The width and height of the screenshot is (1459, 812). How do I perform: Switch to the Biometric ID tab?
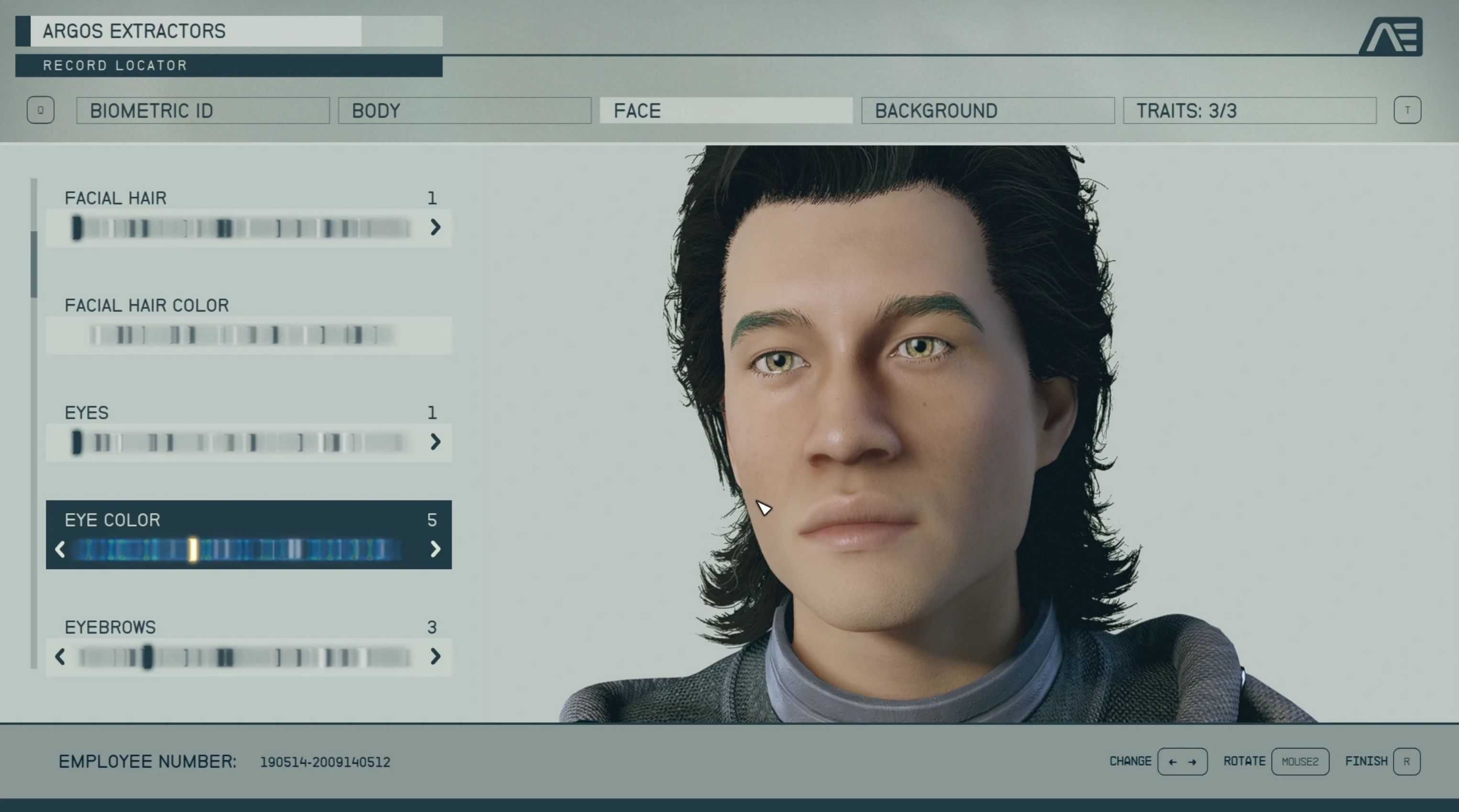click(203, 110)
